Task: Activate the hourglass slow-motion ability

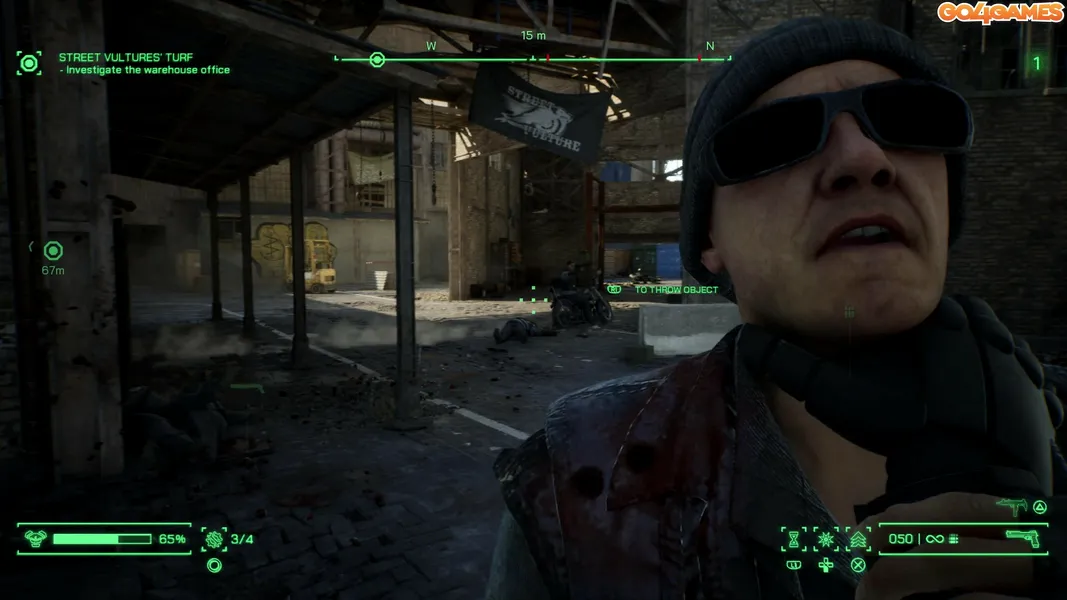Action: tap(794, 539)
